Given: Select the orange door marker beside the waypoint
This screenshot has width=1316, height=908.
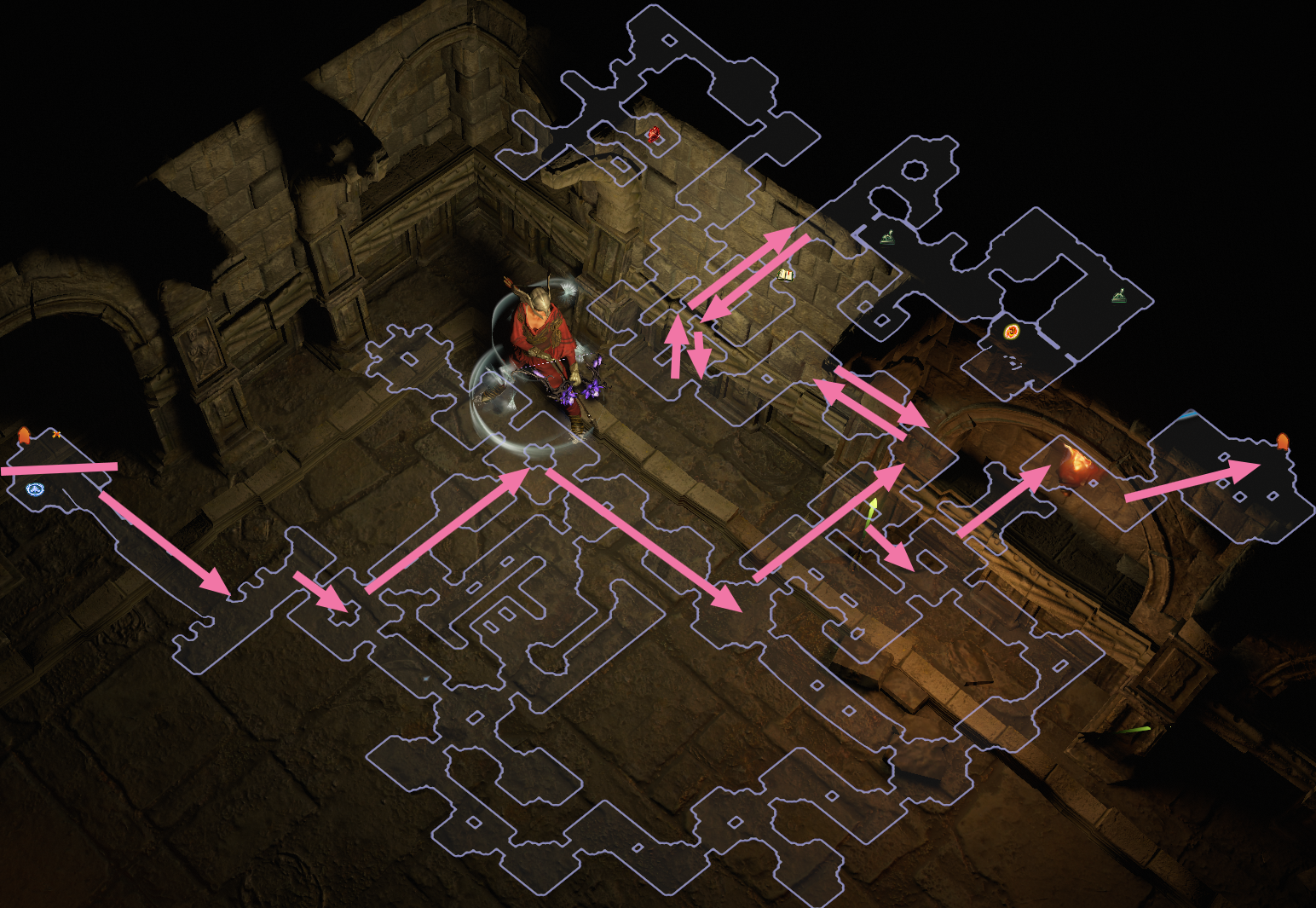Looking at the screenshot, I should 24,436.
